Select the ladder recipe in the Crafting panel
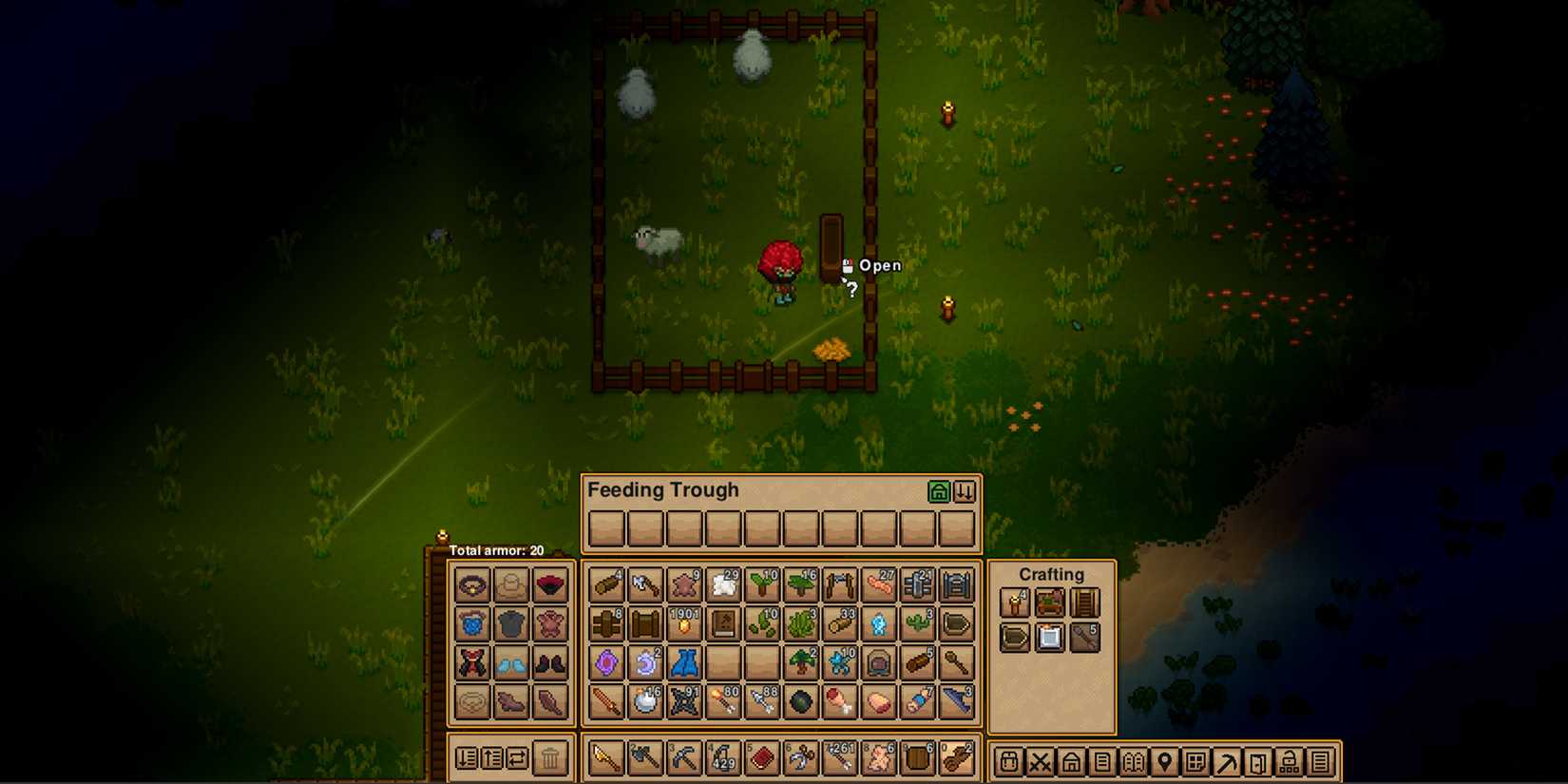1568x784 pixels. [1085, 602]
